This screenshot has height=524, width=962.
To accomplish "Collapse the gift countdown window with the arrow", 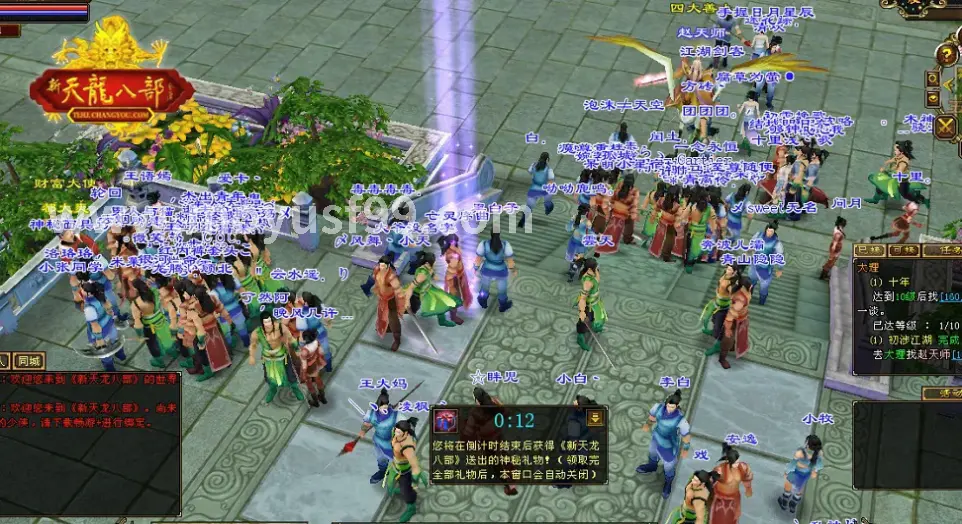I will click(595, 418).
